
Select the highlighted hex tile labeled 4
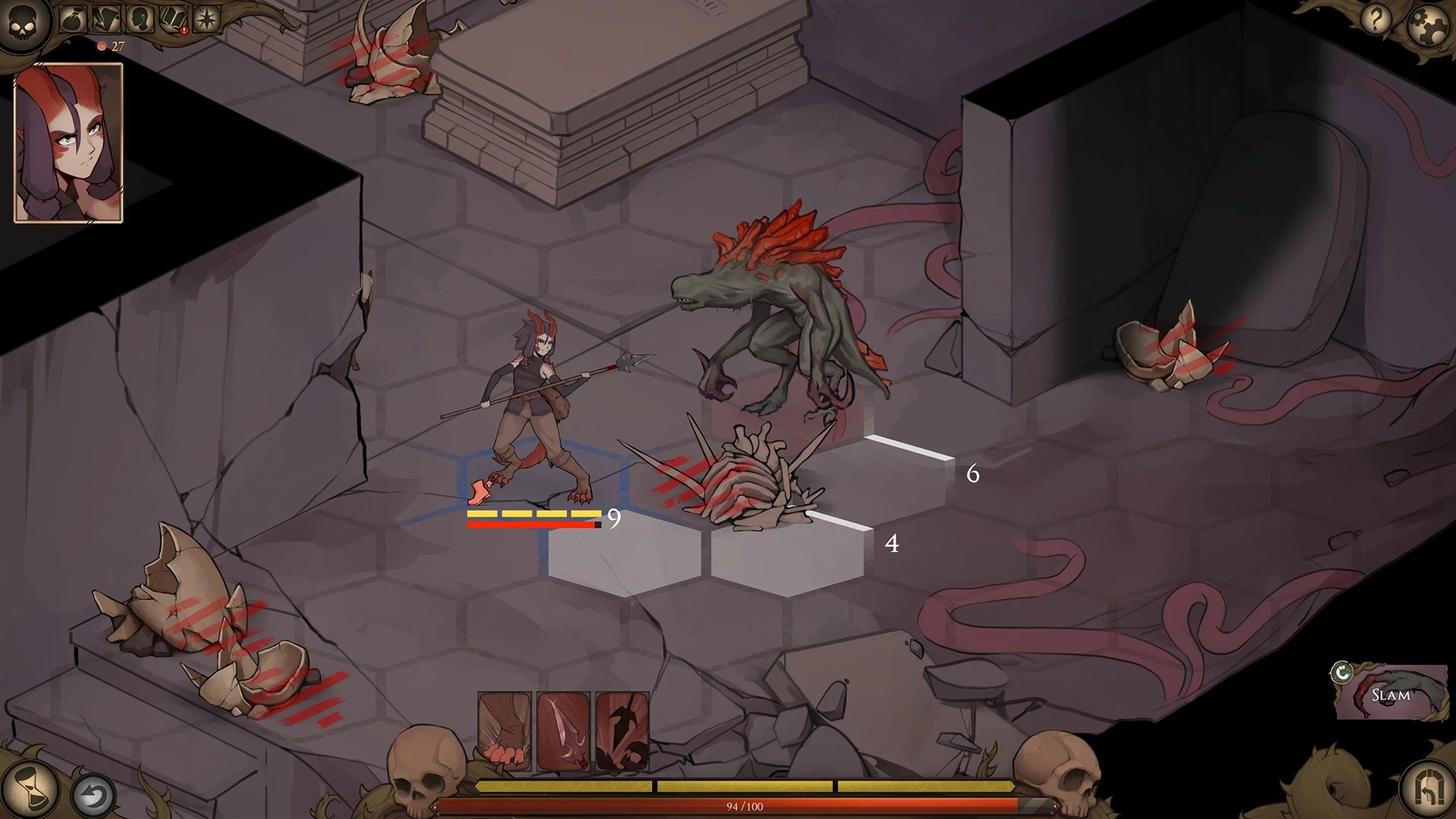pos(789,557)
